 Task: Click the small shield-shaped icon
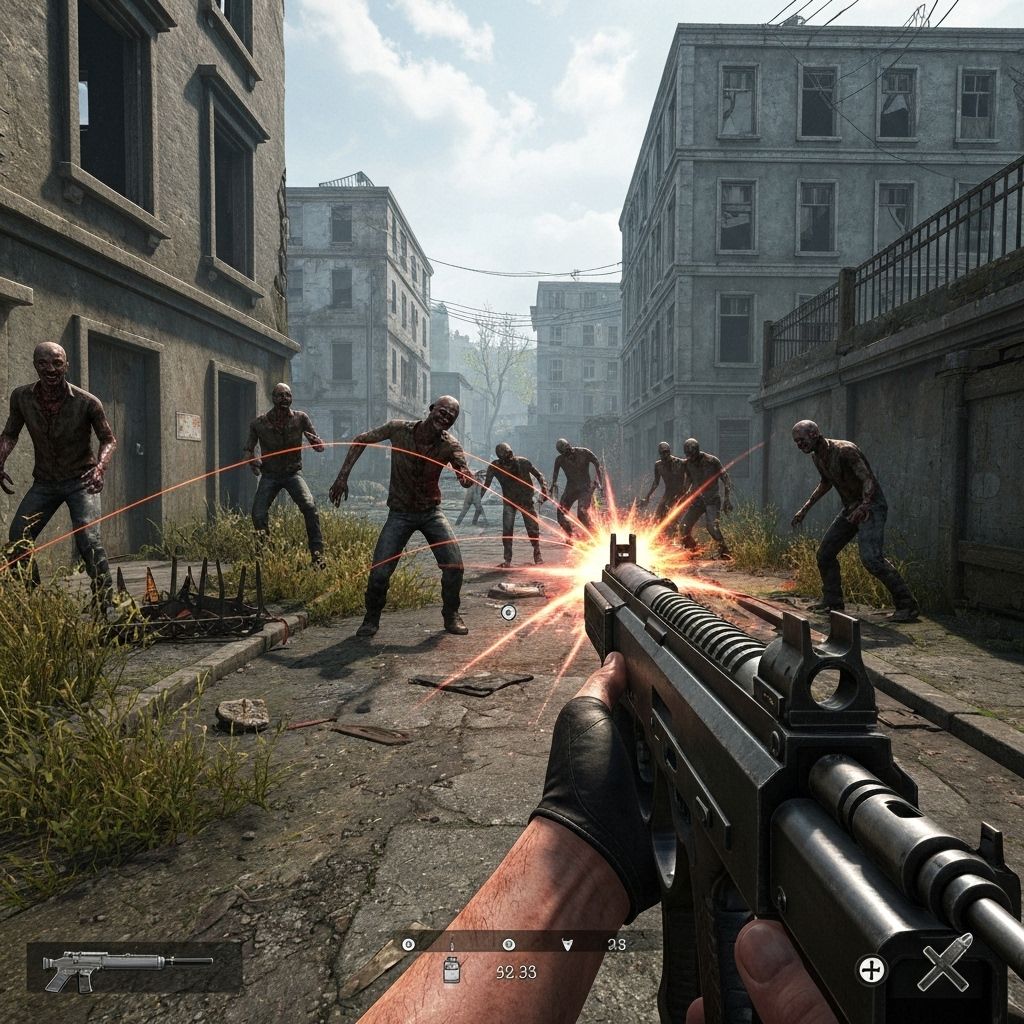[x=567, y=944]
